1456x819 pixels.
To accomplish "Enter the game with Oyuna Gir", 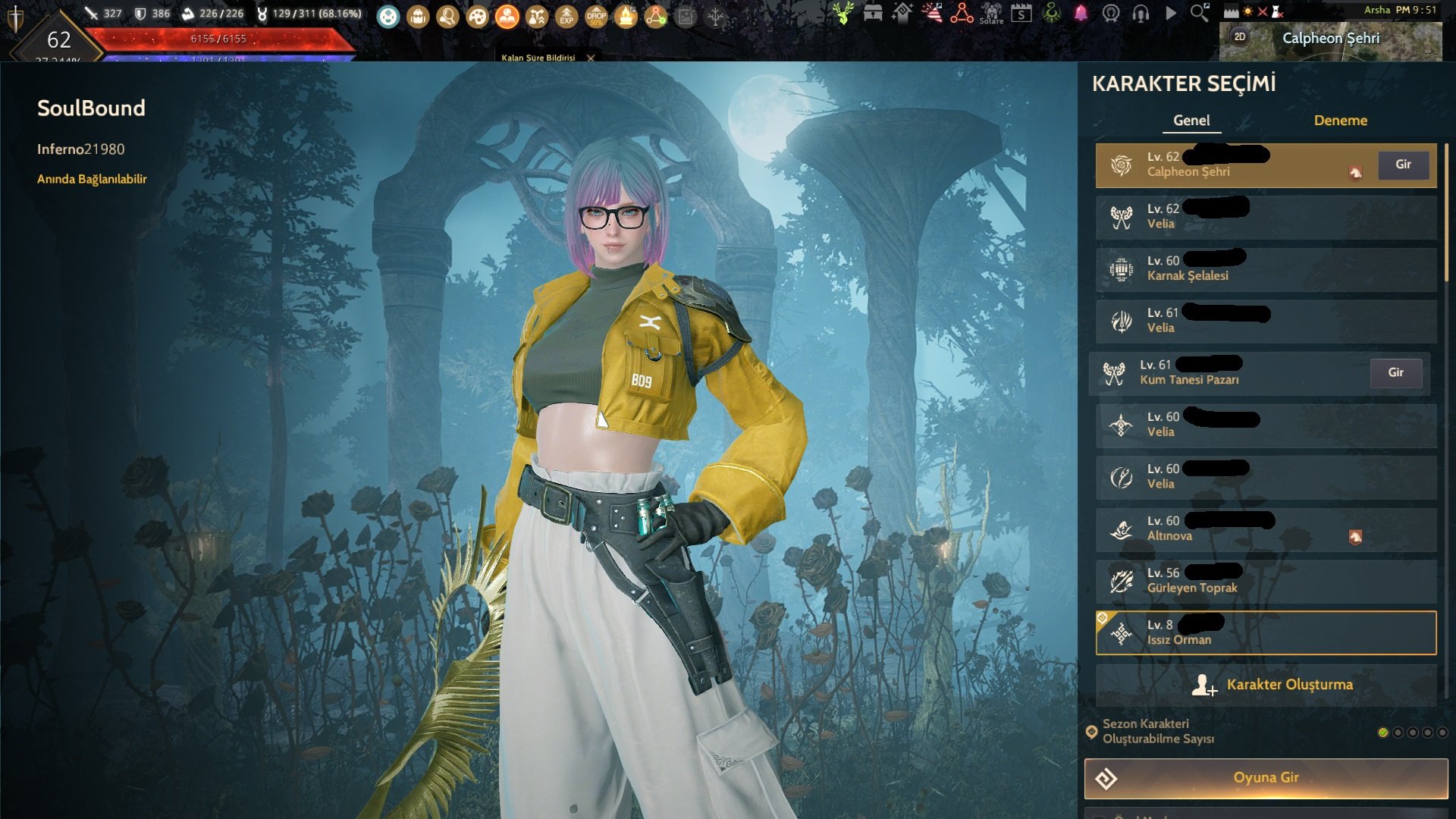I will pos(1265,778).
